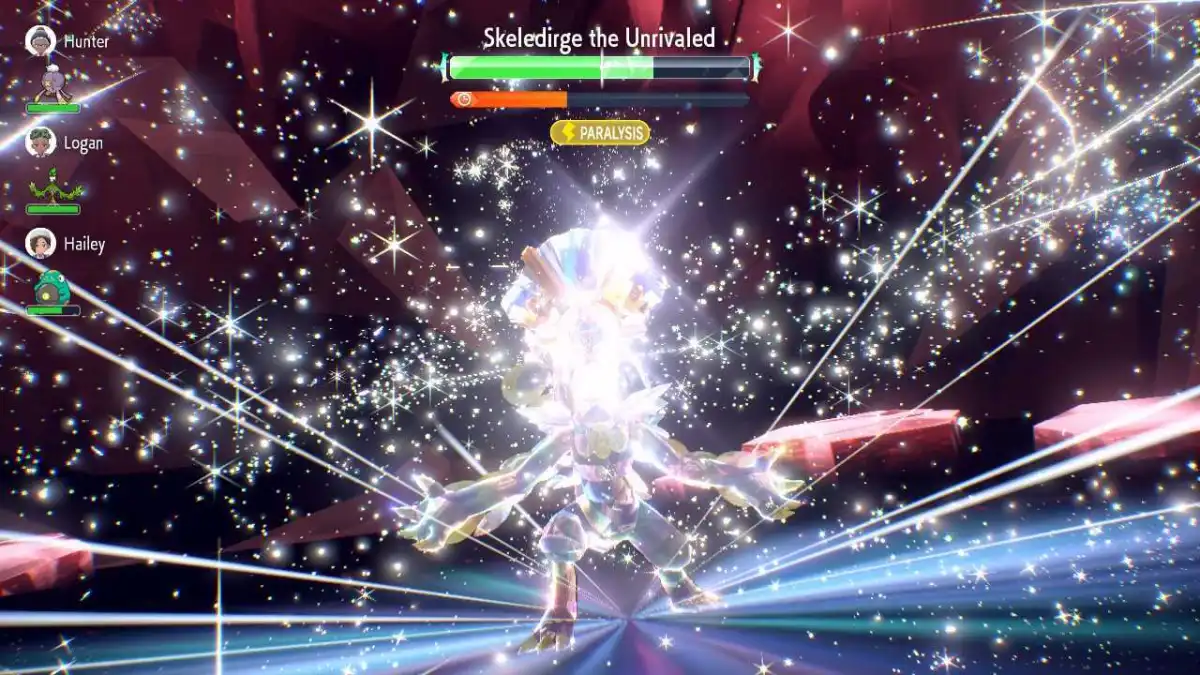Select Hunter's trainer portrait
Viewport: 1200px width, 675px height.
(41, 41)
